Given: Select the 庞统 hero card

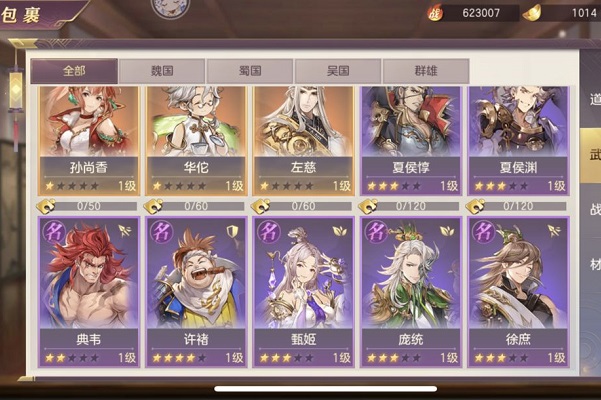Looking at the screenshot, I should [x=411, y=290].
